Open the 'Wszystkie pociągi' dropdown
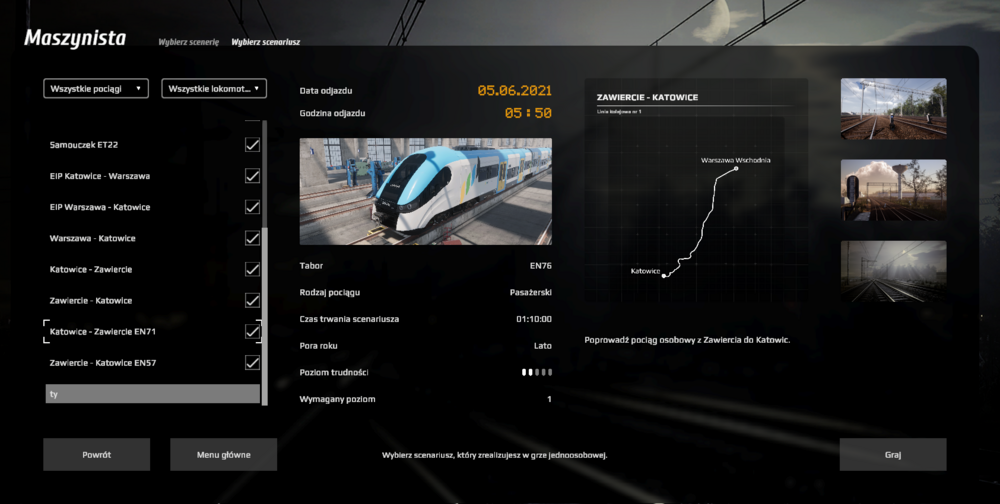 (x=96, y=89)
